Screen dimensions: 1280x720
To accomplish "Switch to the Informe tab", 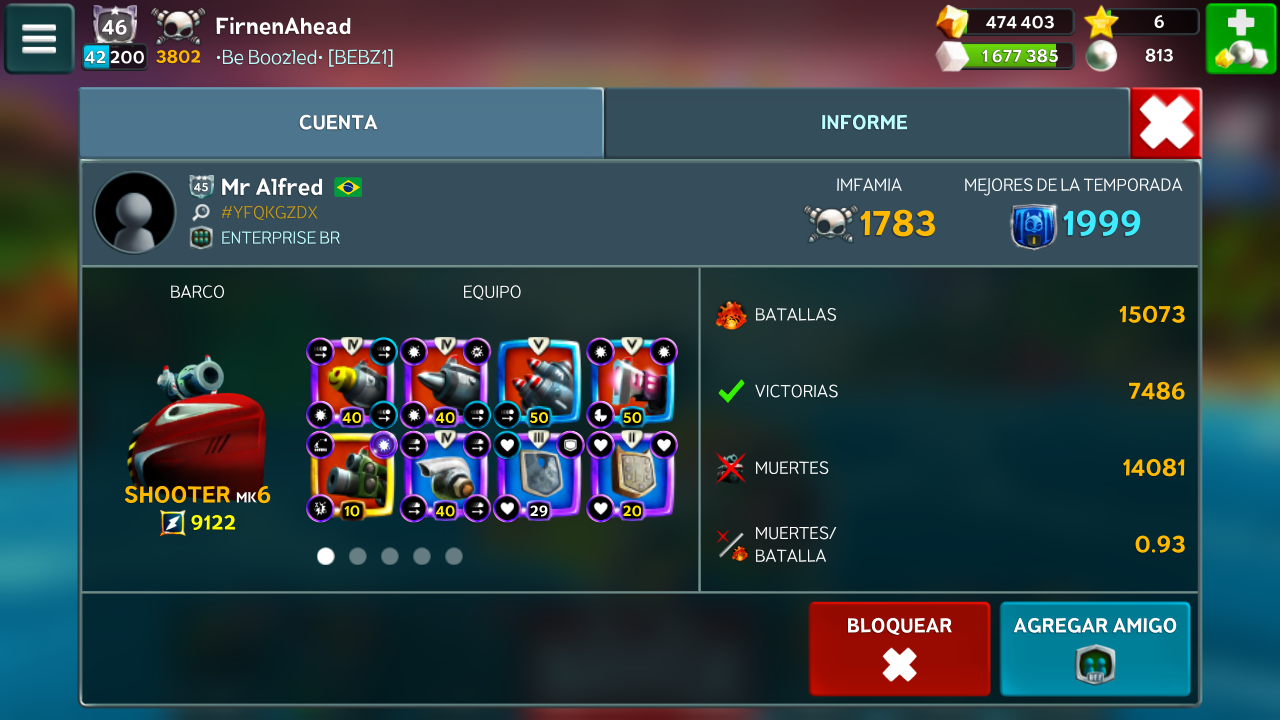I will (x=865, y=123).
